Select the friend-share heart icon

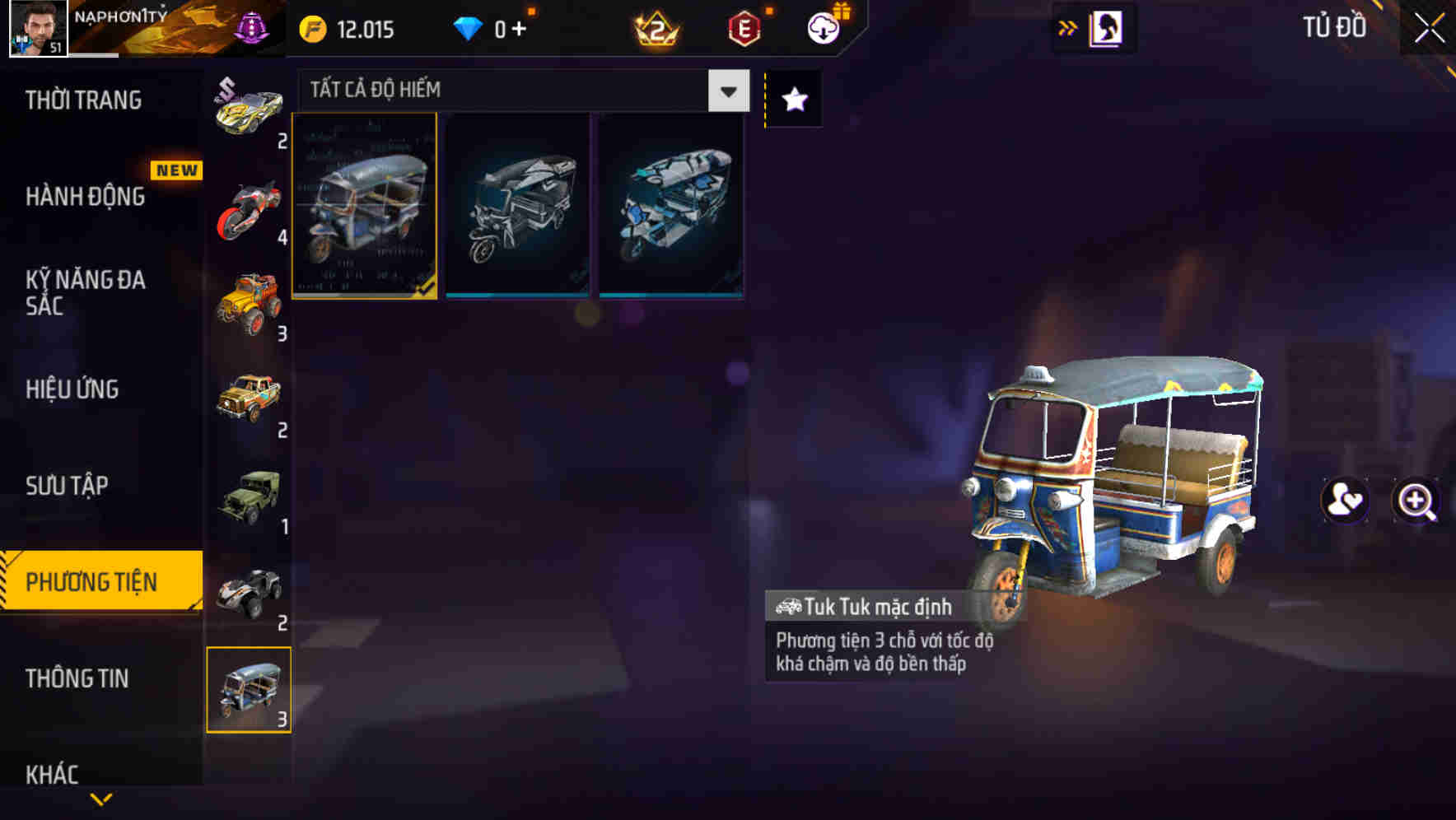pos(1345,501)
